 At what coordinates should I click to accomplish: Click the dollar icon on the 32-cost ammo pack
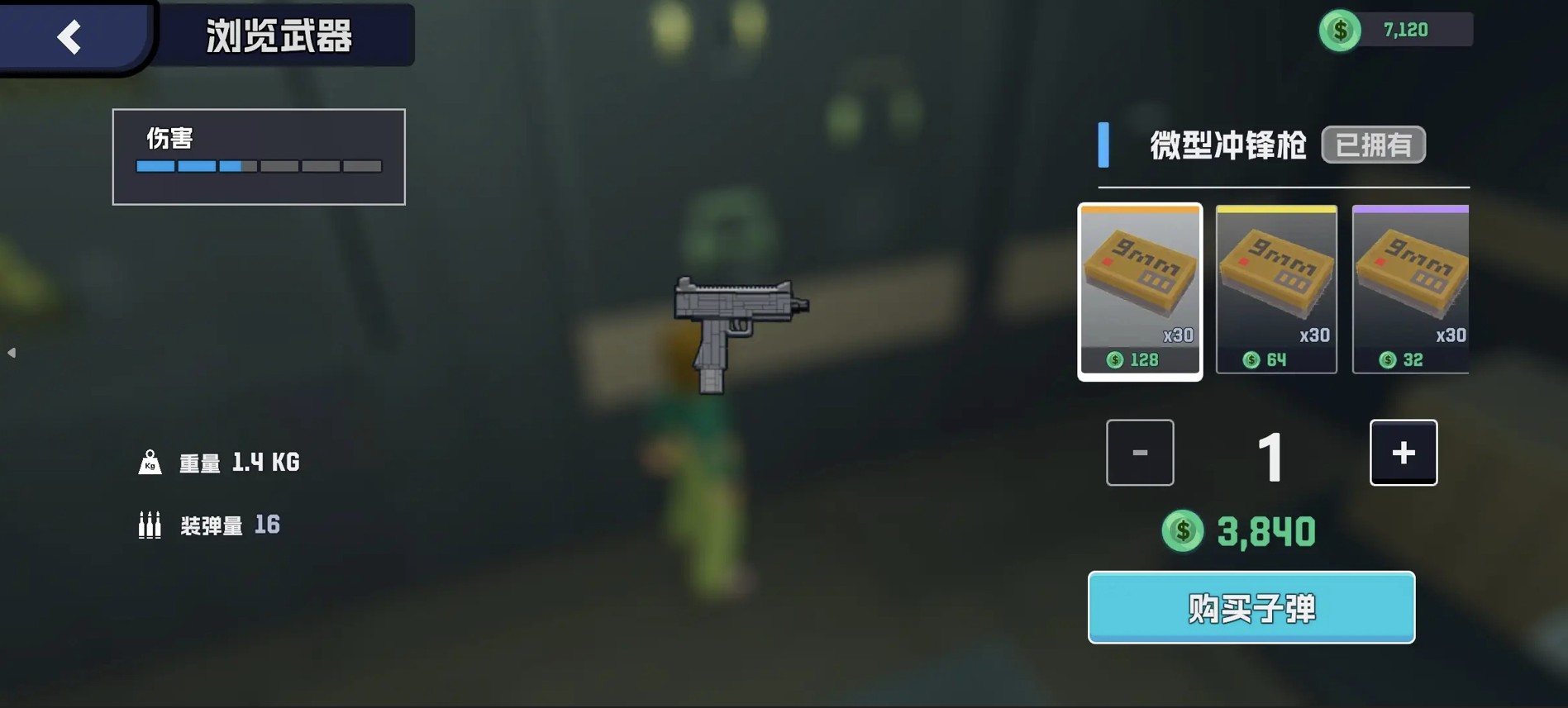click(1387, 359)
